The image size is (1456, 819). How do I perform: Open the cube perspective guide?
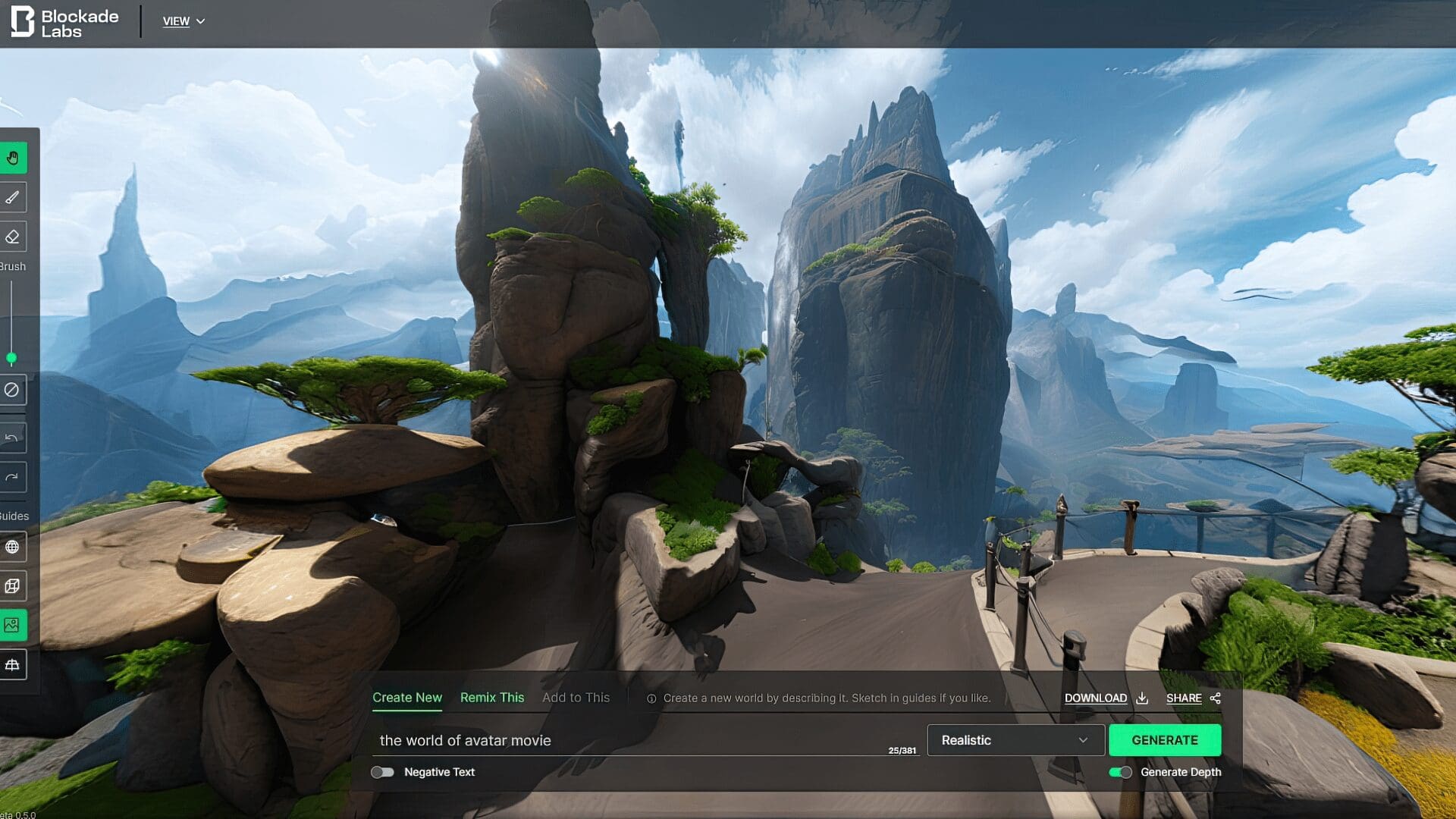[x=14, y=585]
